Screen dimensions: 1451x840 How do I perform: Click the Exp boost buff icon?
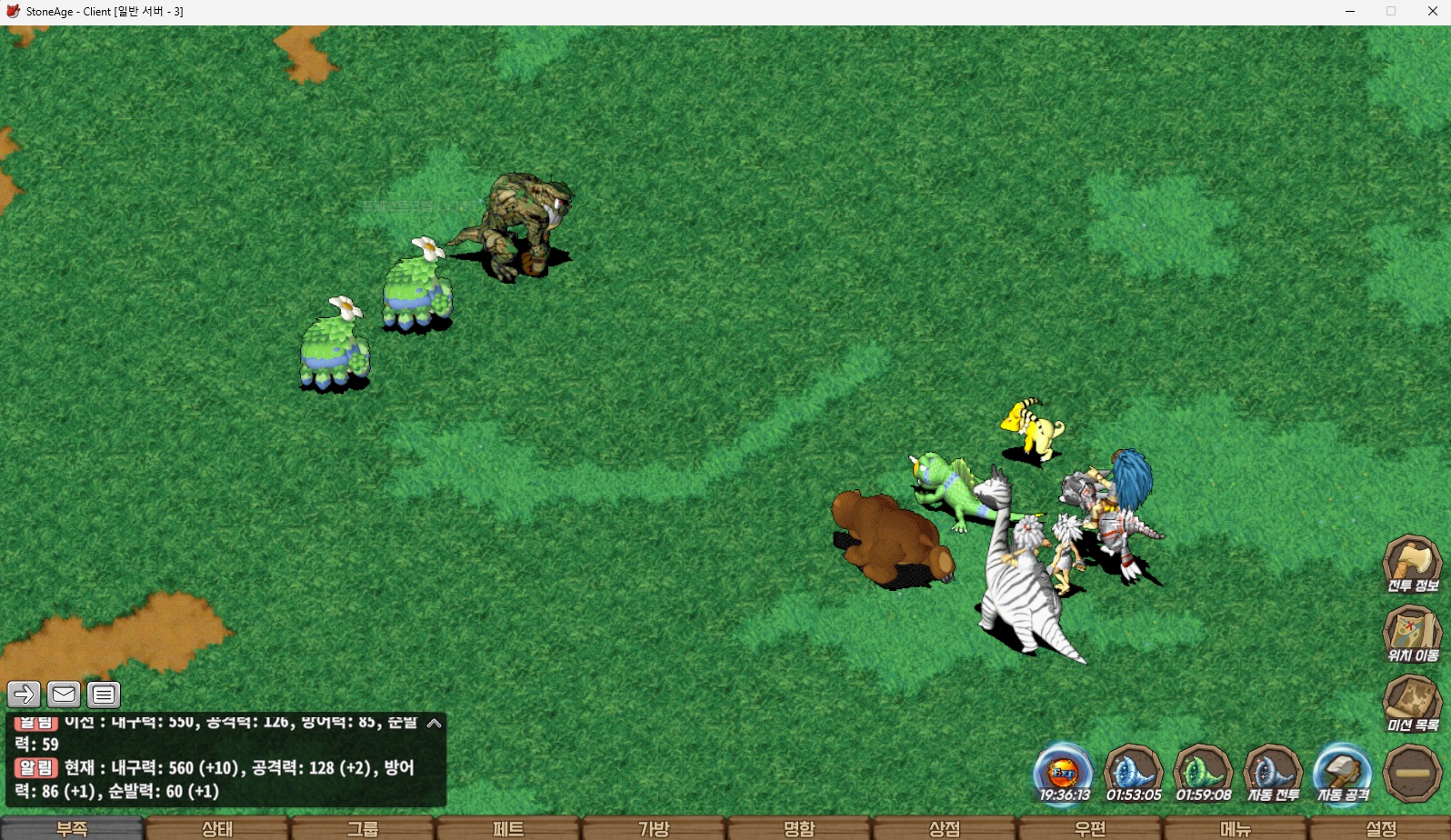[x=1064, y=773]
